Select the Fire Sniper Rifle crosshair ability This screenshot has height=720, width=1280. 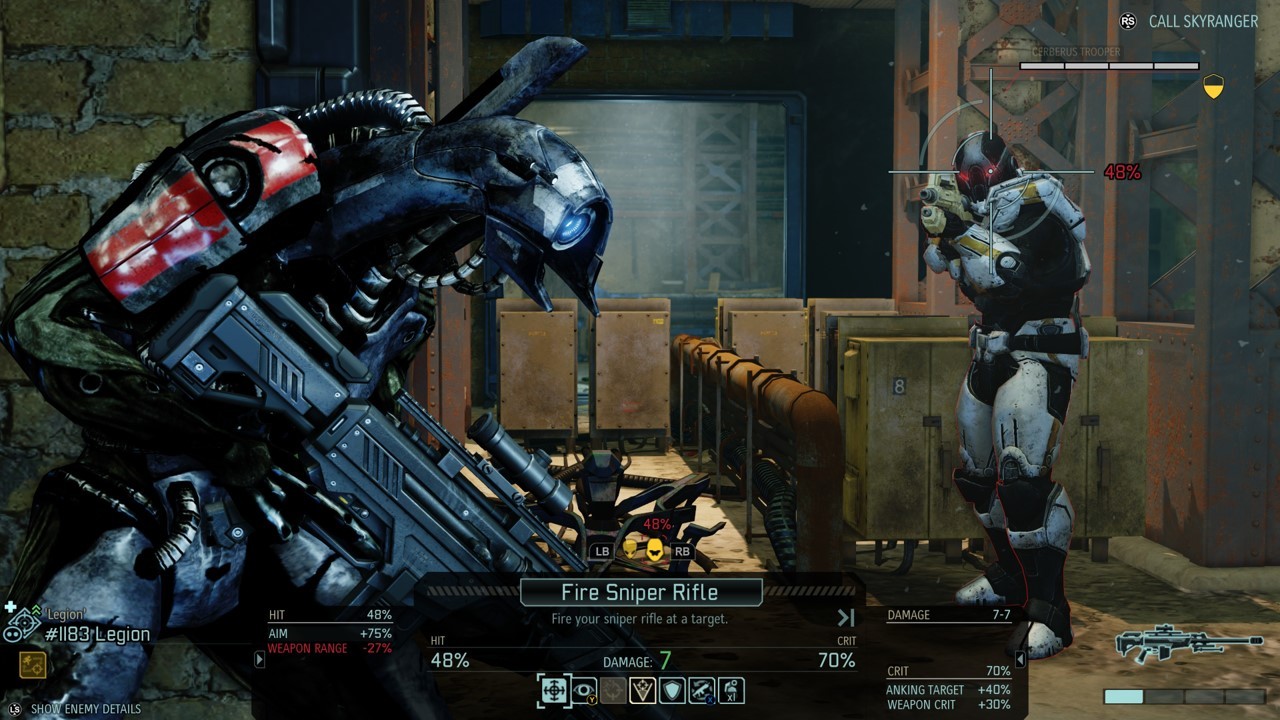point(554,690)
